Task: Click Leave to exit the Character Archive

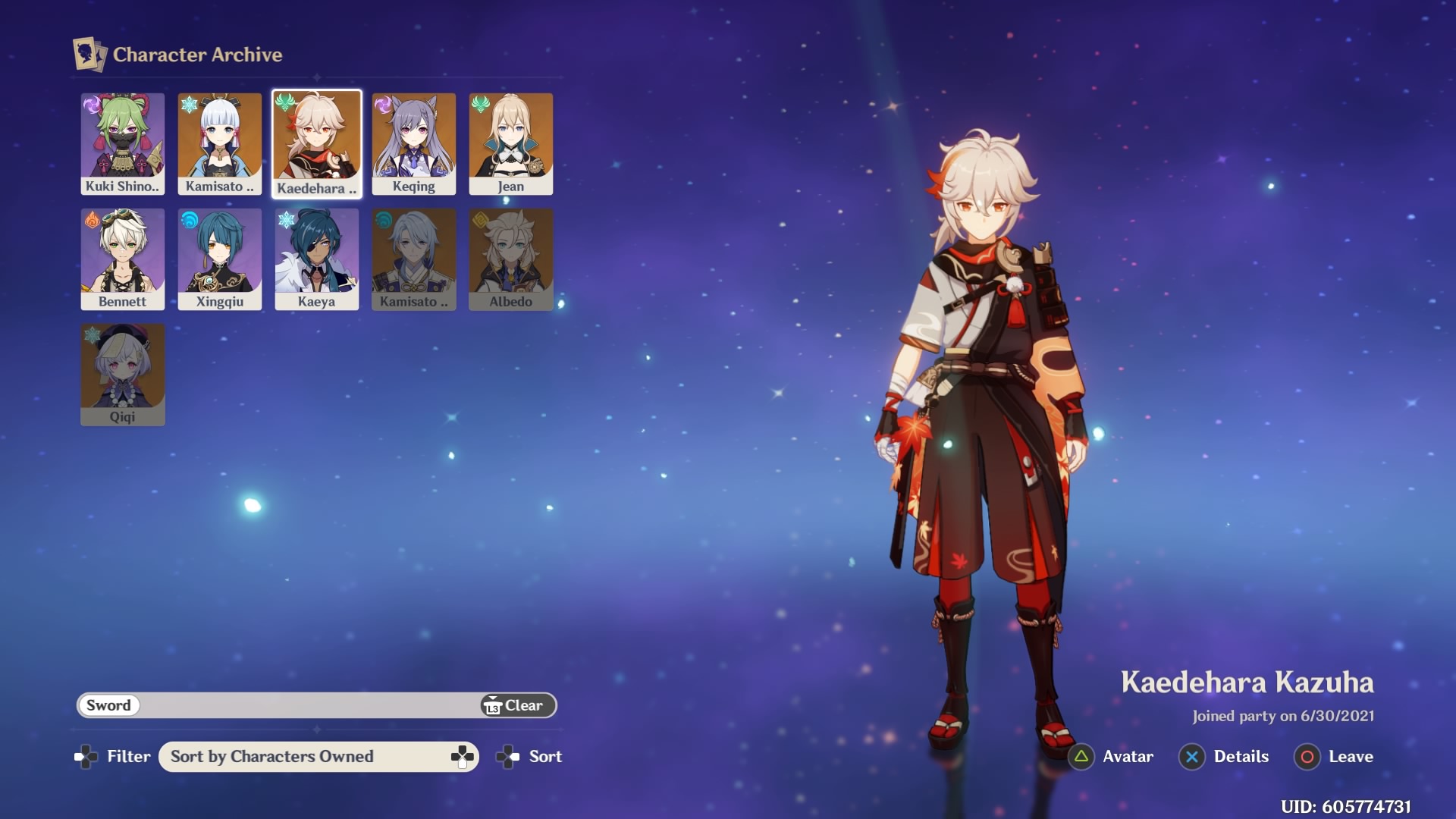Action: (1335, 756)
